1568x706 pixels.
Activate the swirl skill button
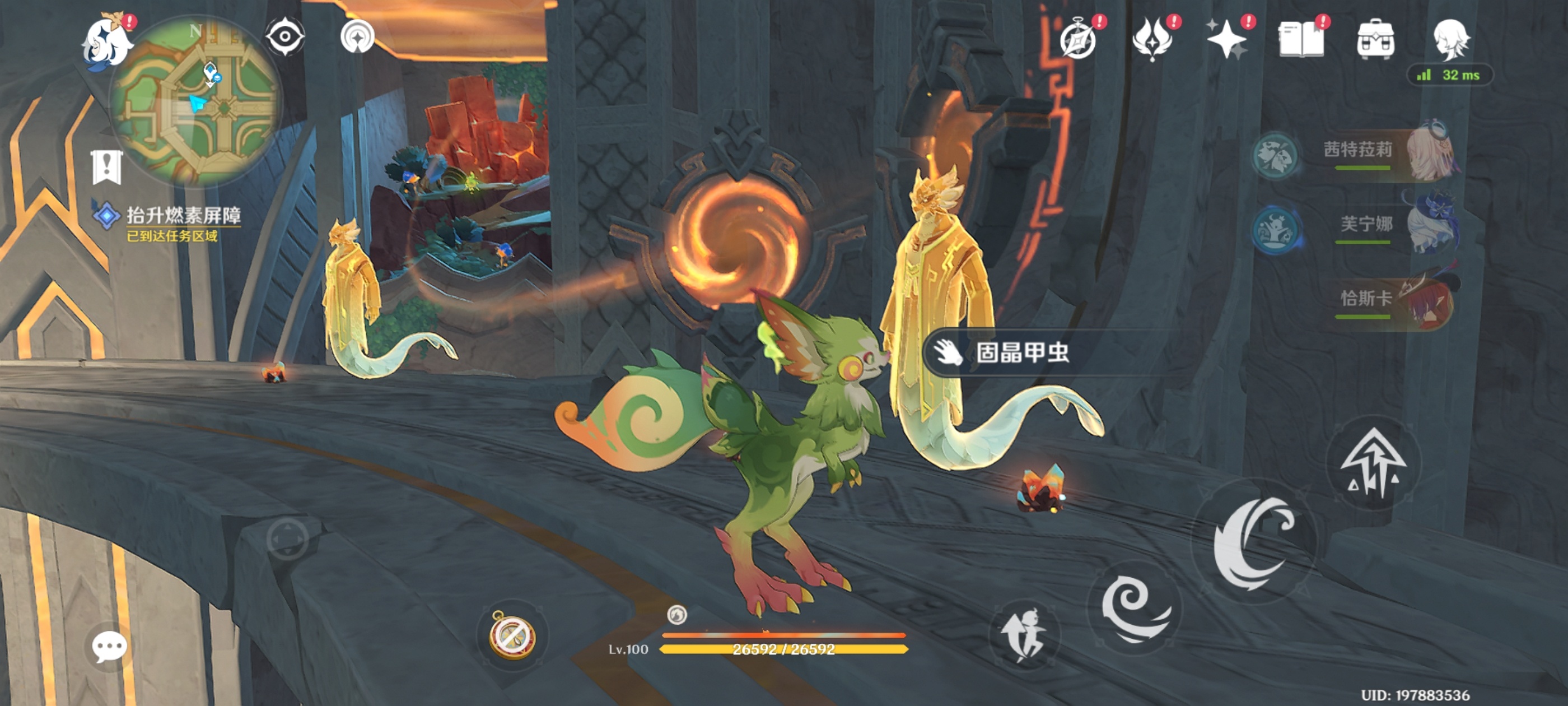[1135, 608]
